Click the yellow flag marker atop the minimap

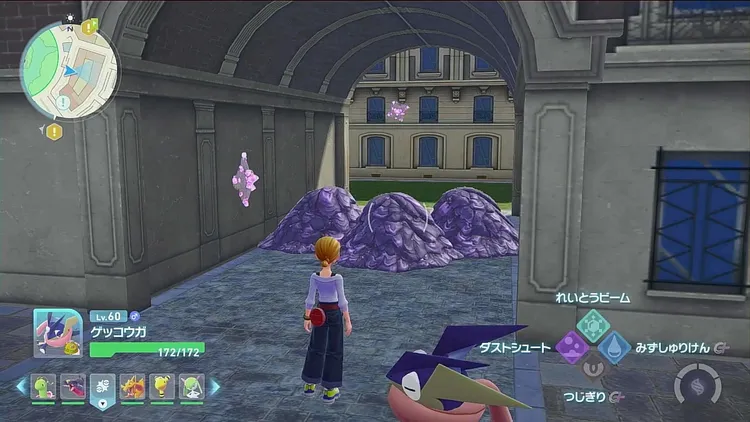pos(90,27)
